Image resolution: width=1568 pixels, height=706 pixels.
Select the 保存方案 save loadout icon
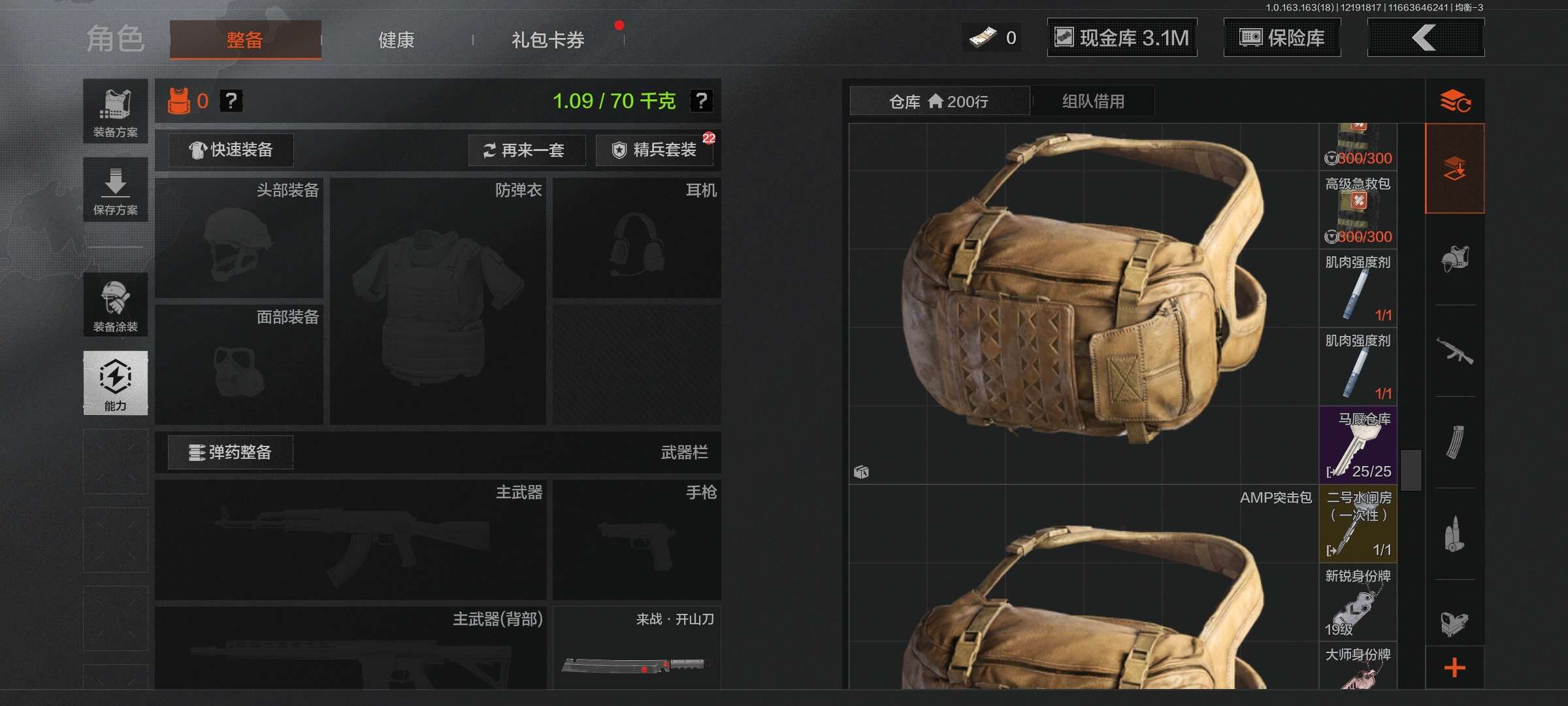[115, 190]
